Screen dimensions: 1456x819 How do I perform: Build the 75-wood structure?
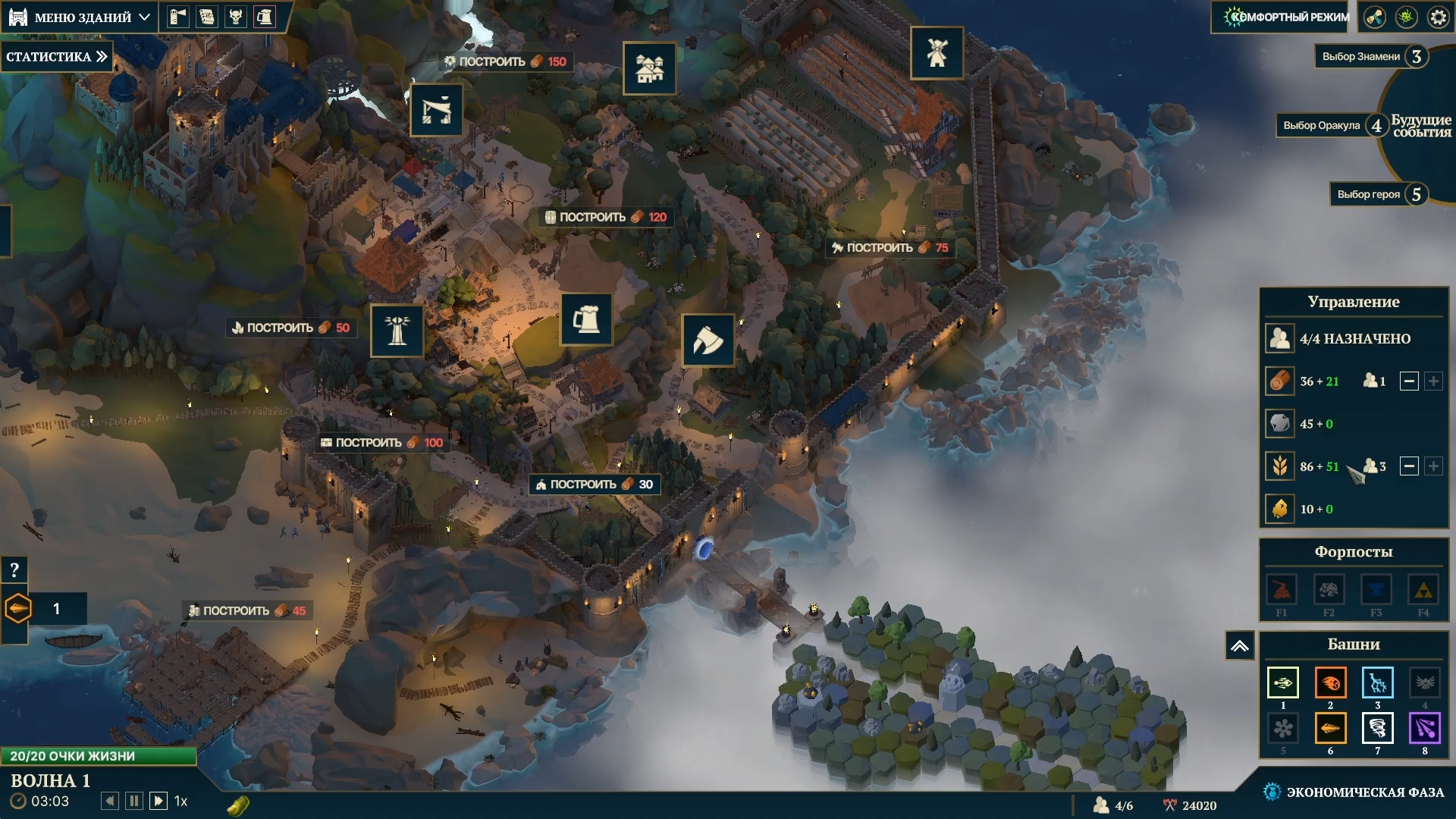coord(890,248)
